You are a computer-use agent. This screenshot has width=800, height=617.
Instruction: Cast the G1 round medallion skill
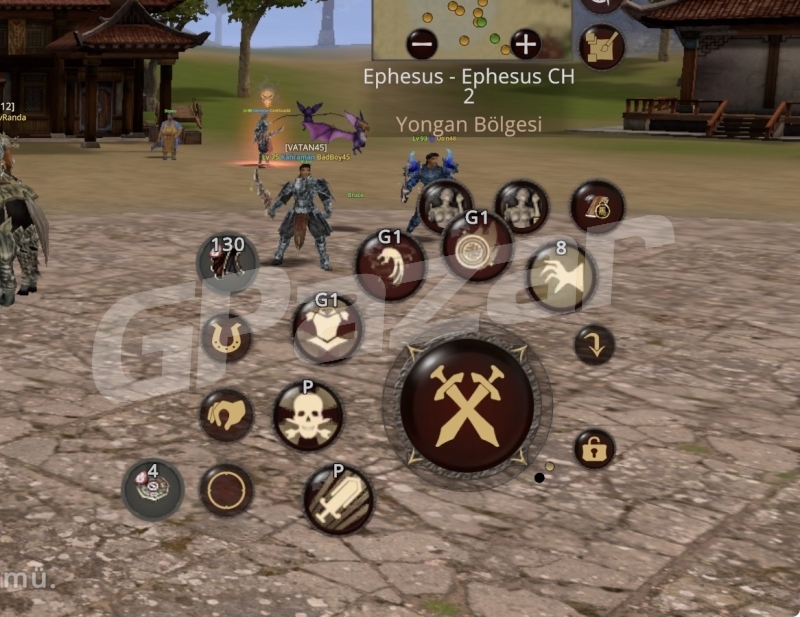[x=477, y=246]
